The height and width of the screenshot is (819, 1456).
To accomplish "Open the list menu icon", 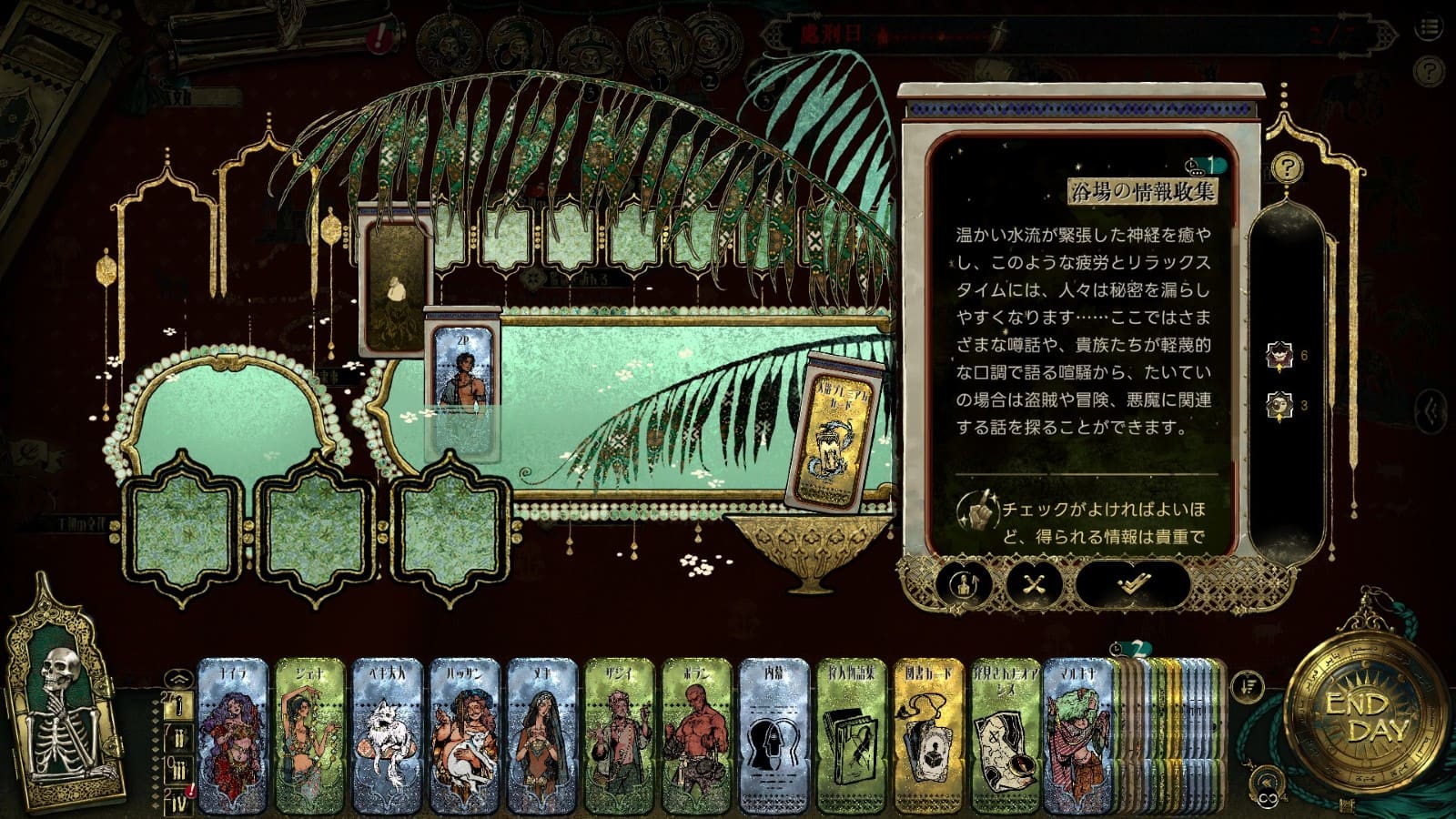I will click(x=1429, y=29).
